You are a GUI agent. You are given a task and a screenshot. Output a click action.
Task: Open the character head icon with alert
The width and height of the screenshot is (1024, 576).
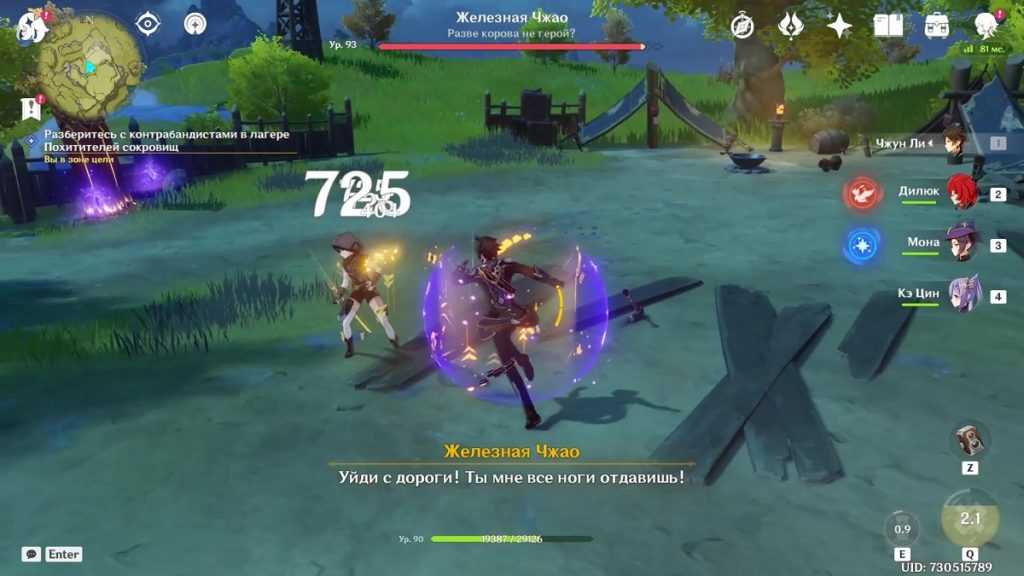click(x=986, y=26)
